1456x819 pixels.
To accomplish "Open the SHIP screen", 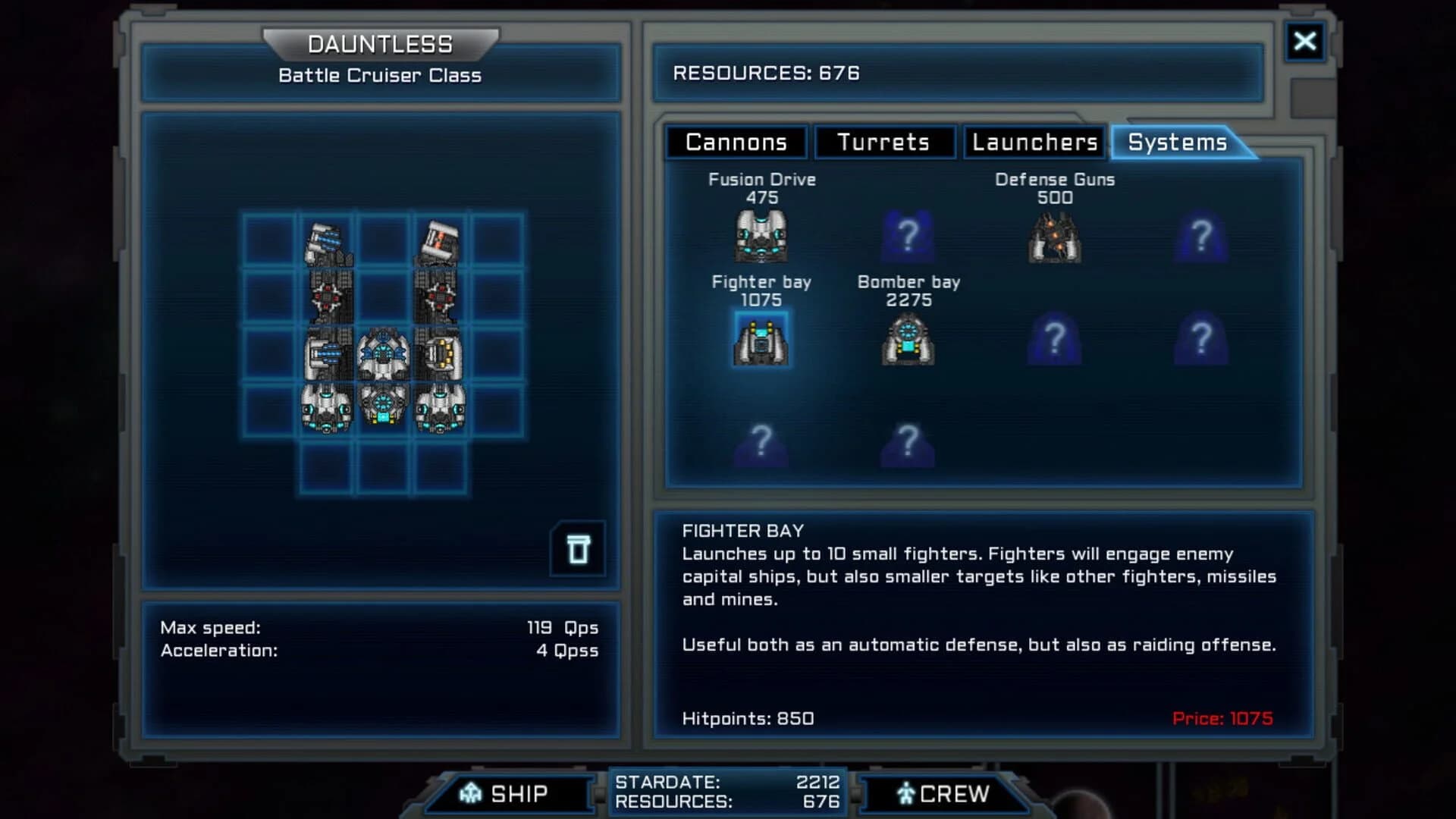I will click(x=510, y=793).
